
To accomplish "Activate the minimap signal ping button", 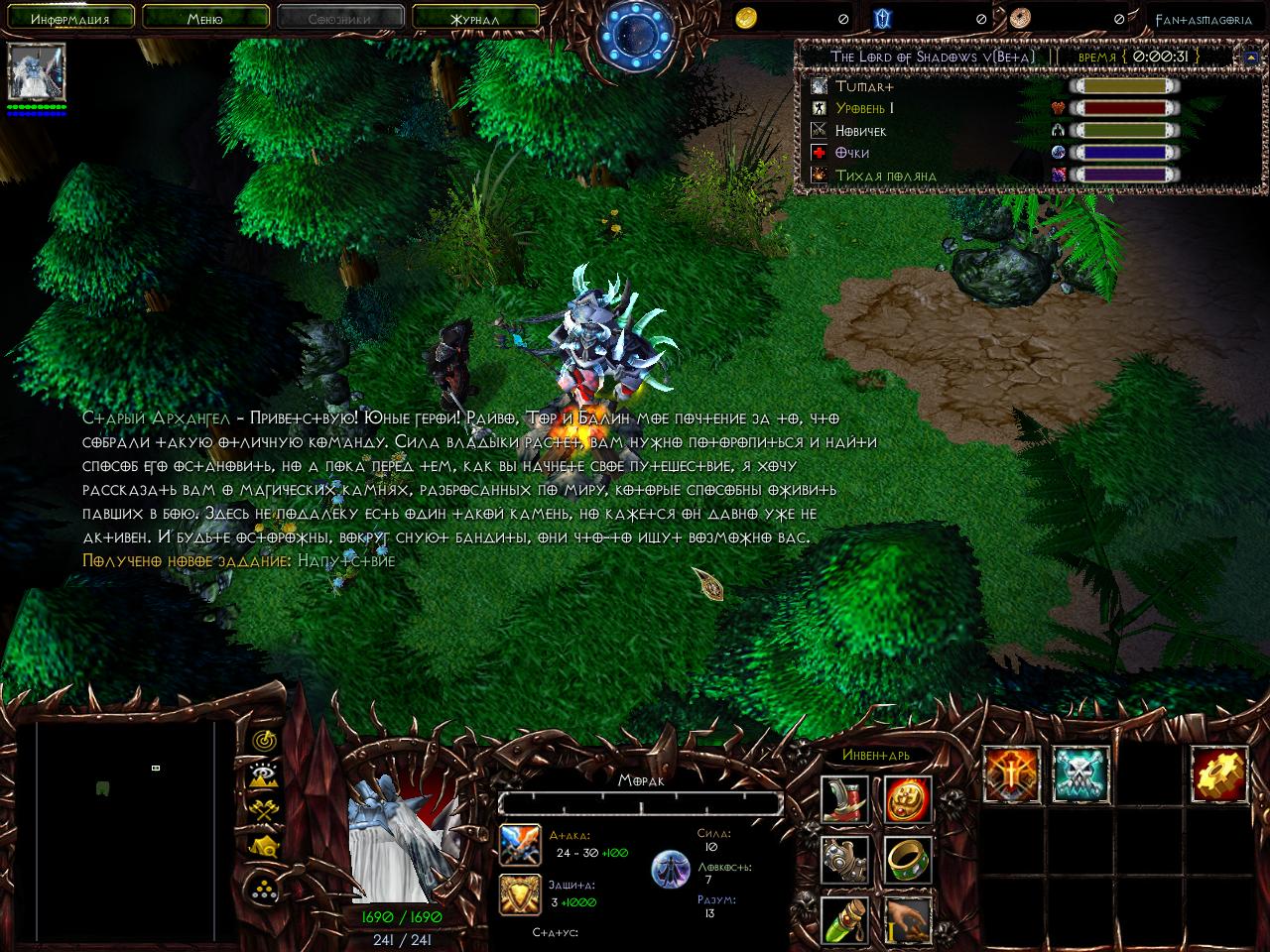I will [x=263, y=739].
